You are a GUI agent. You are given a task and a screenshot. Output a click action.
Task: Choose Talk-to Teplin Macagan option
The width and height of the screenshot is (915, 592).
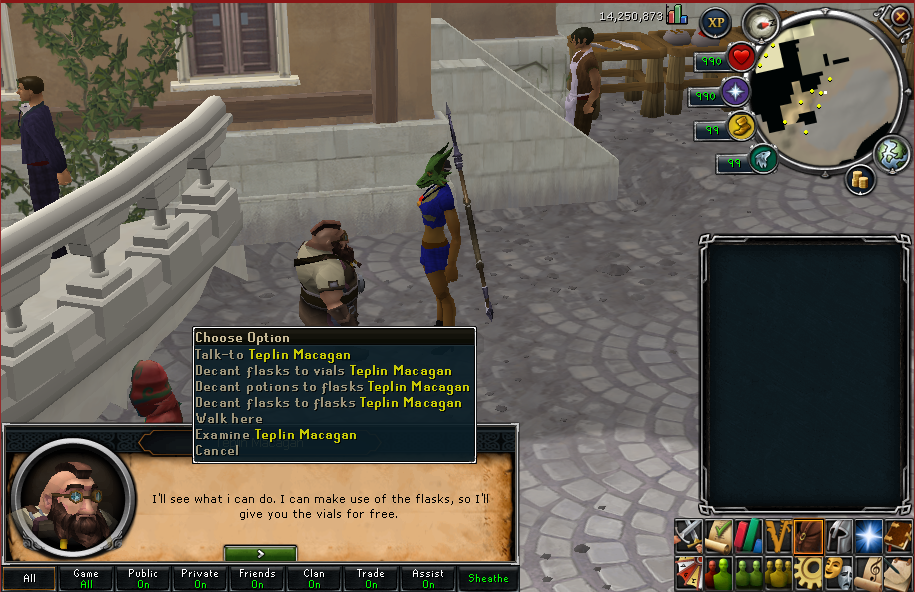pyautogui.click(x=273, y=354)
